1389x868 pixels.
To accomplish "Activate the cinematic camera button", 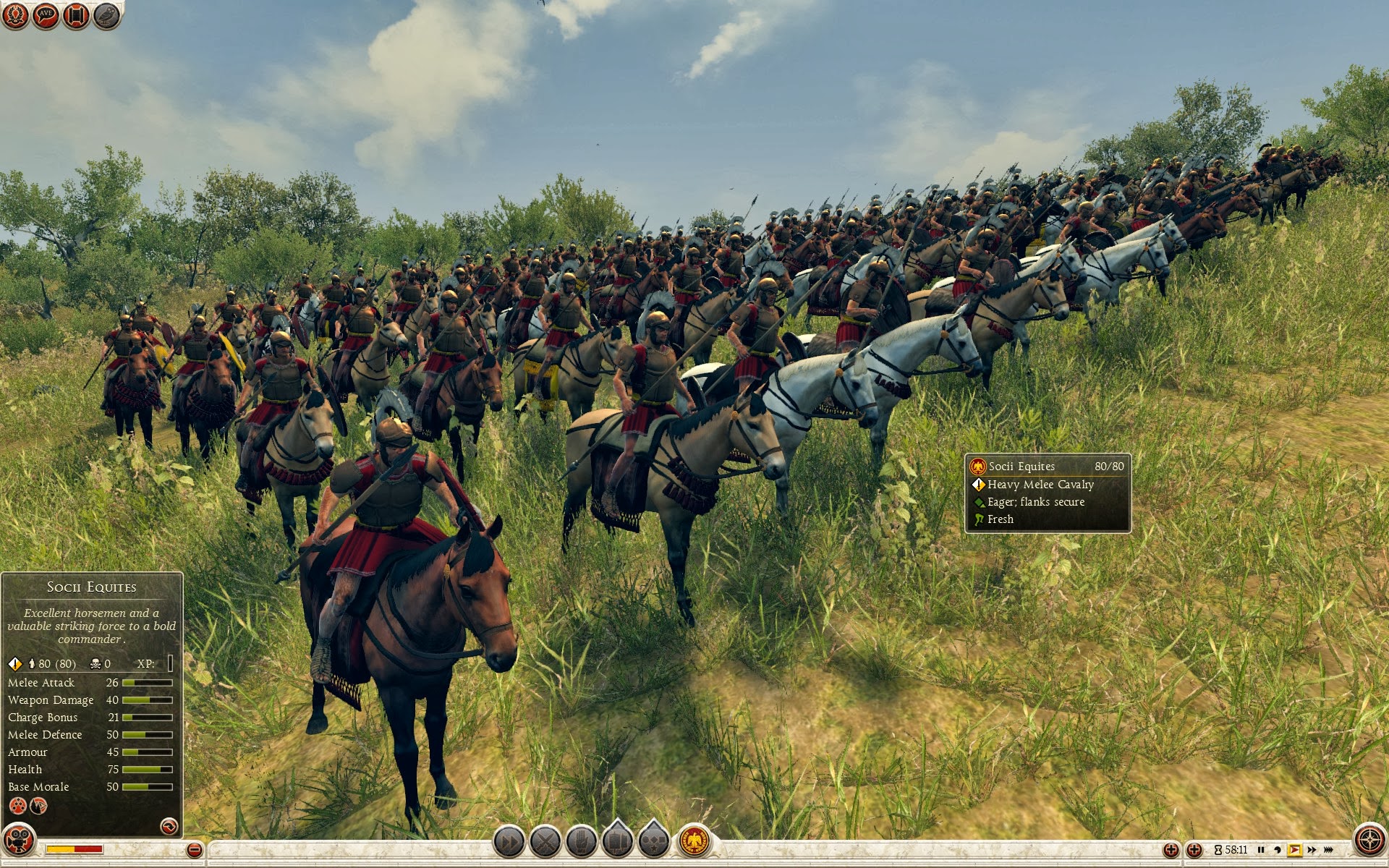I will [x=18, y=841].
